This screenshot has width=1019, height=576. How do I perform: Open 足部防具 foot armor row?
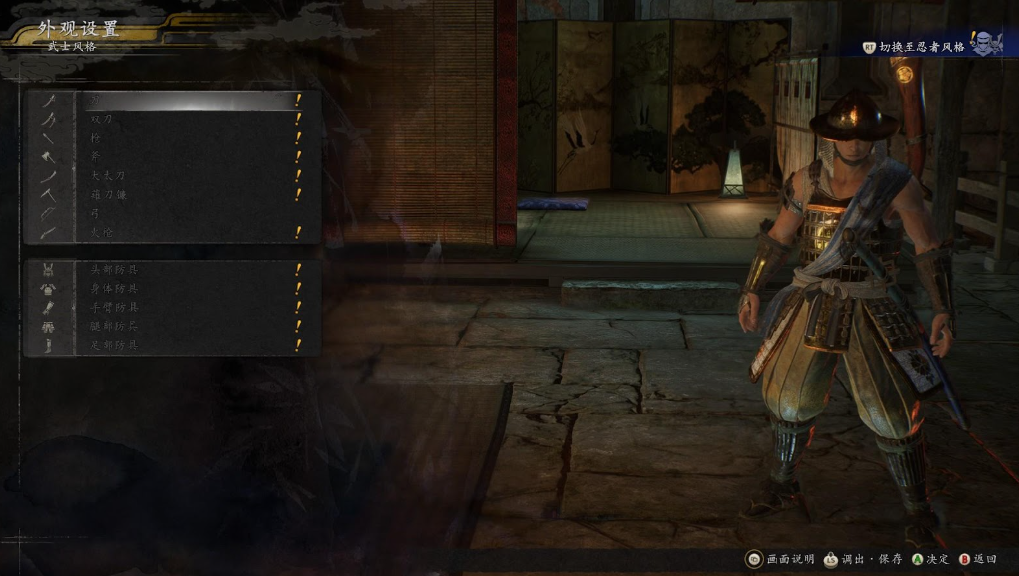point(170,346)
